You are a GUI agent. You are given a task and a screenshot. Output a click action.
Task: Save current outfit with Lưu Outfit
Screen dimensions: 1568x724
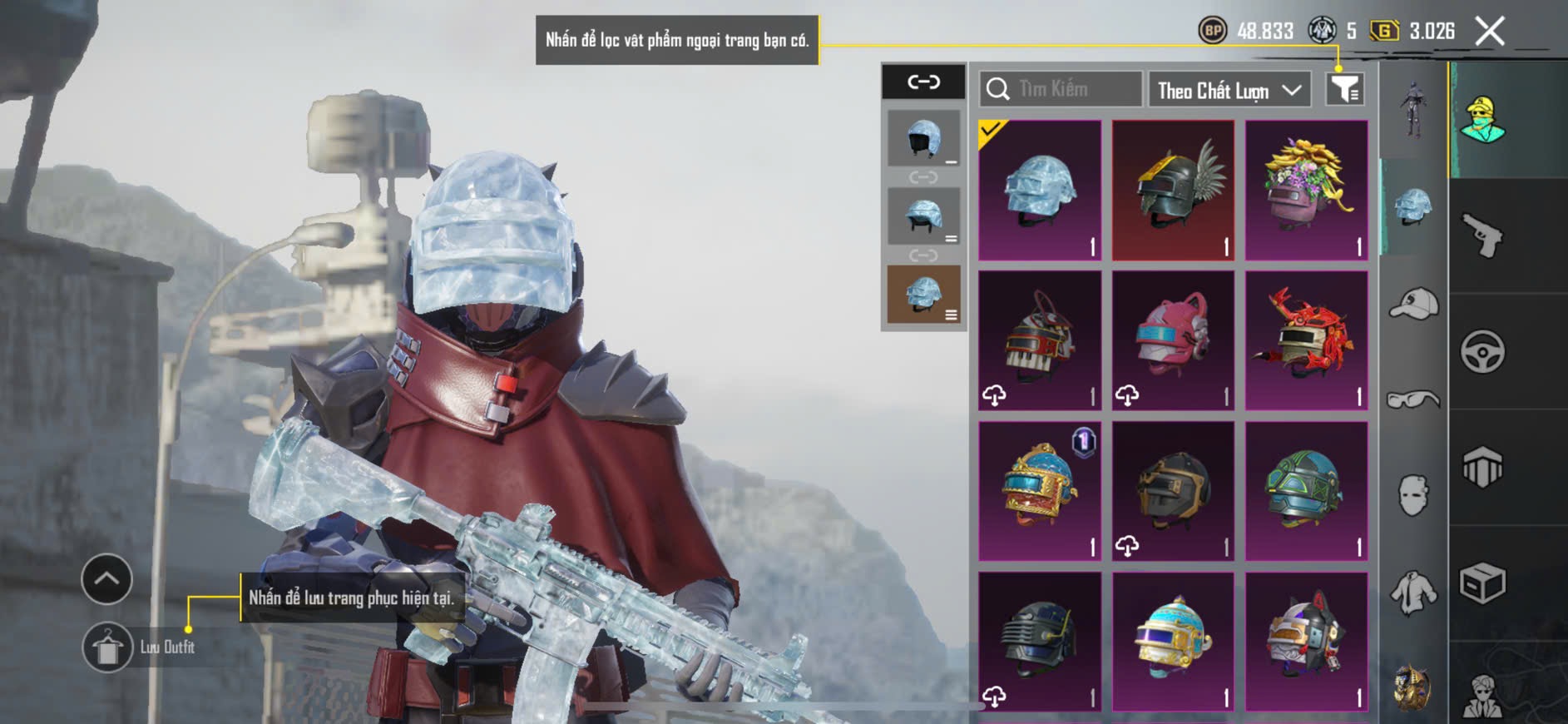click(x=108, y=647)
